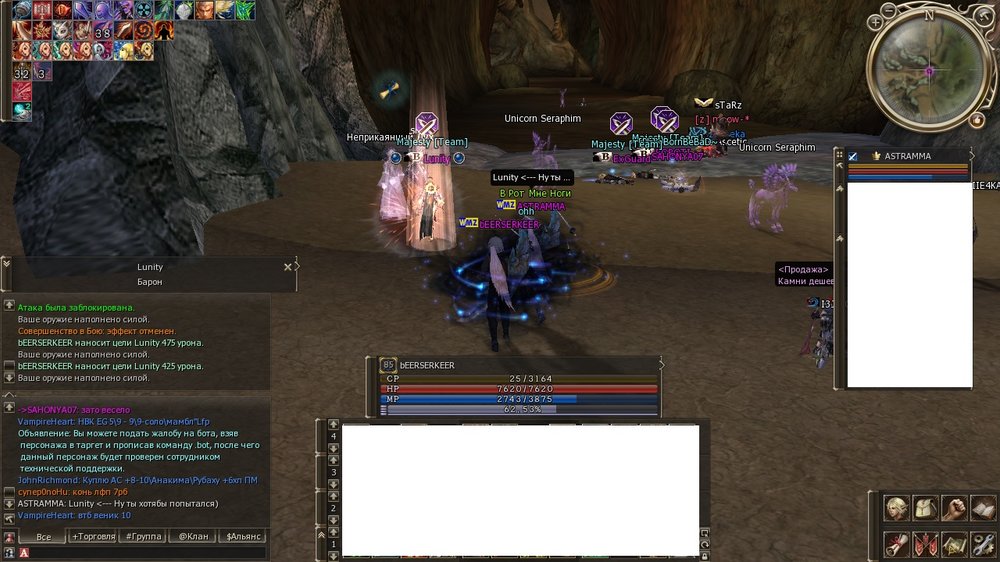Open the inventory backpack icon

[x=926, y=508]
